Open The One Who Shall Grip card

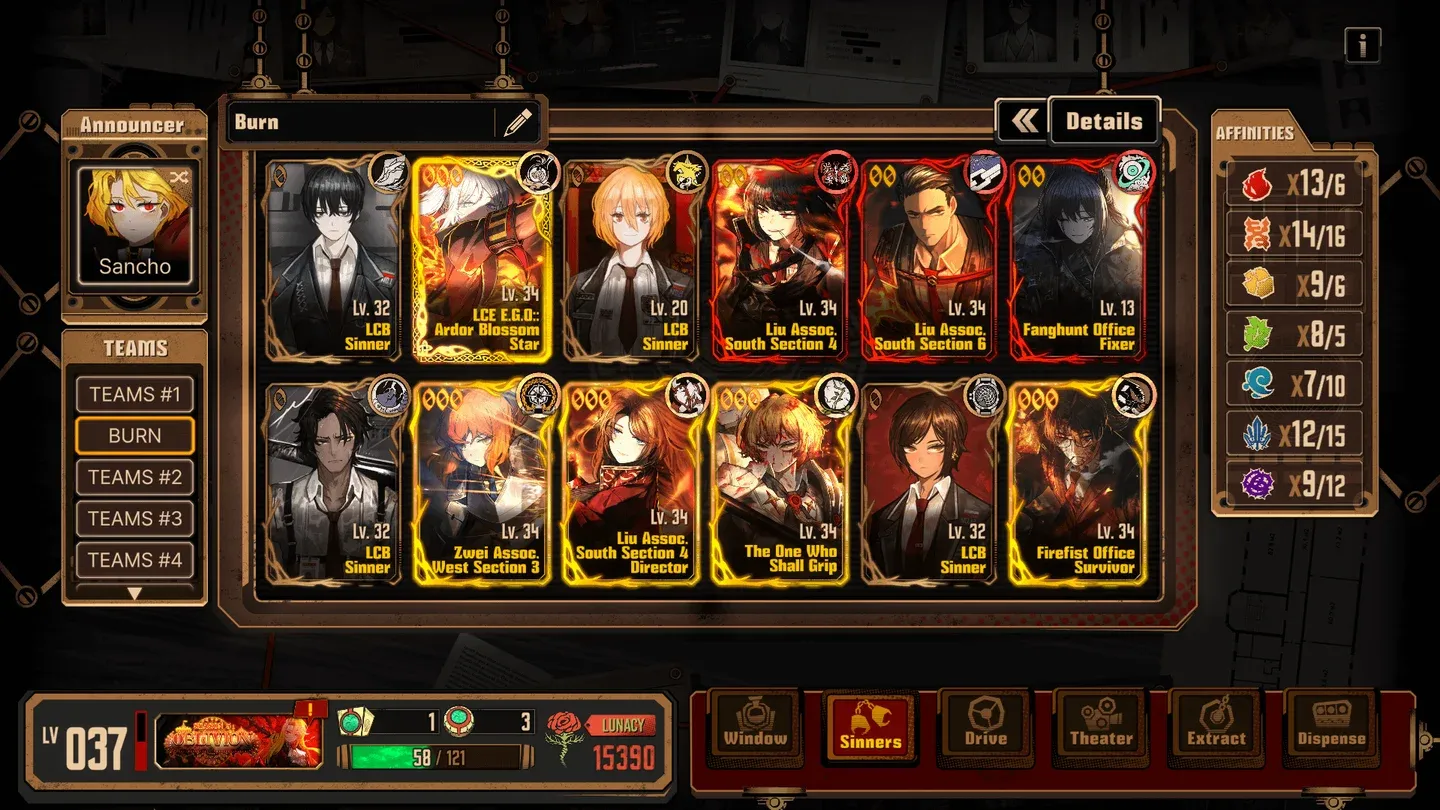[781, 483]
